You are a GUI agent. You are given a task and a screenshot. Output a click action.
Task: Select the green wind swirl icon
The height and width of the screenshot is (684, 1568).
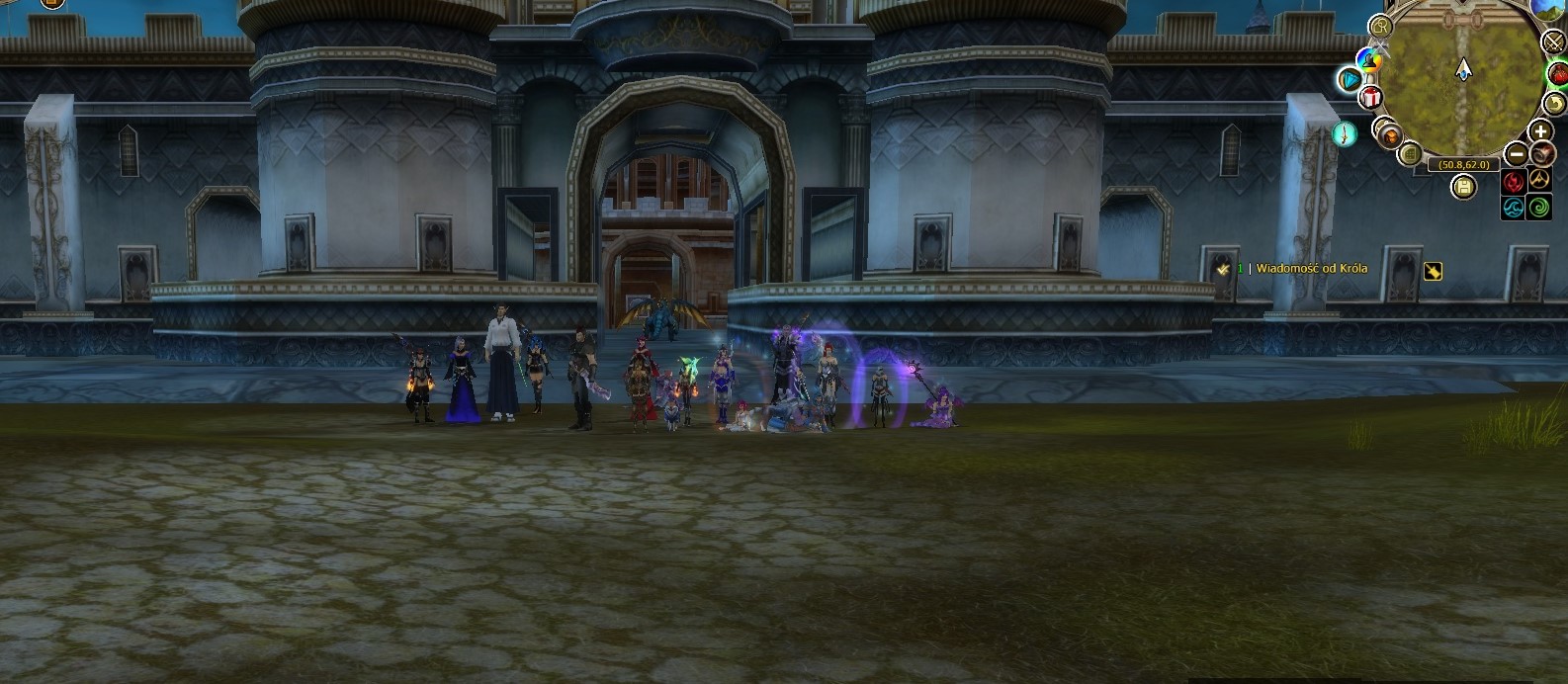pos(1539,207)
